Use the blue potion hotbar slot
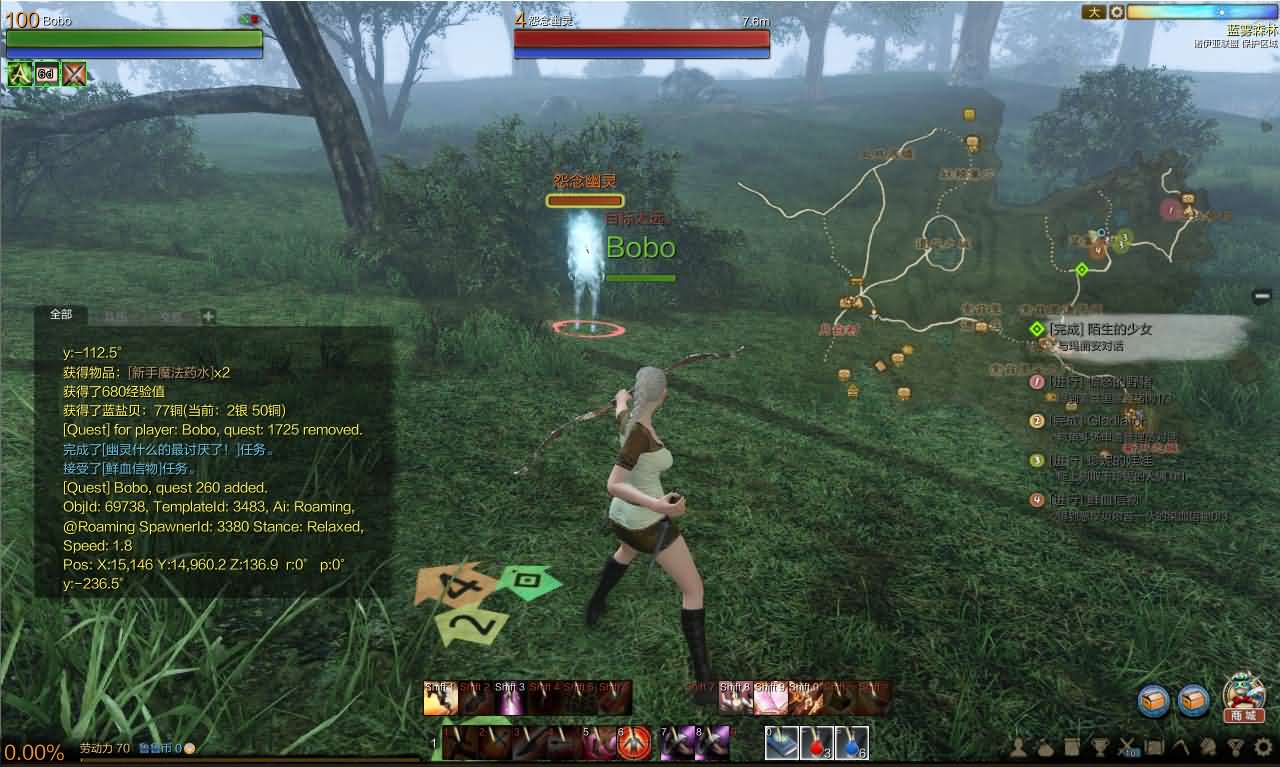 (851, 743)
